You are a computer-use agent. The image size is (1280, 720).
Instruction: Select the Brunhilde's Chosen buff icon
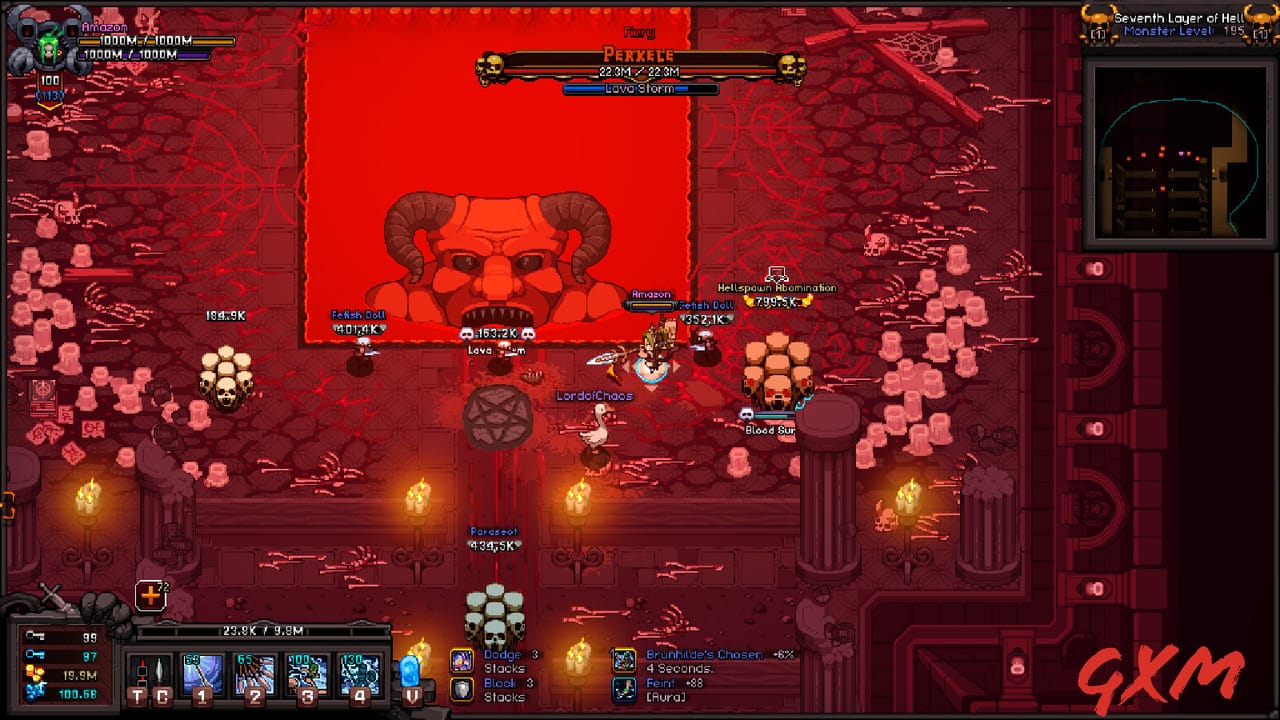624,661
